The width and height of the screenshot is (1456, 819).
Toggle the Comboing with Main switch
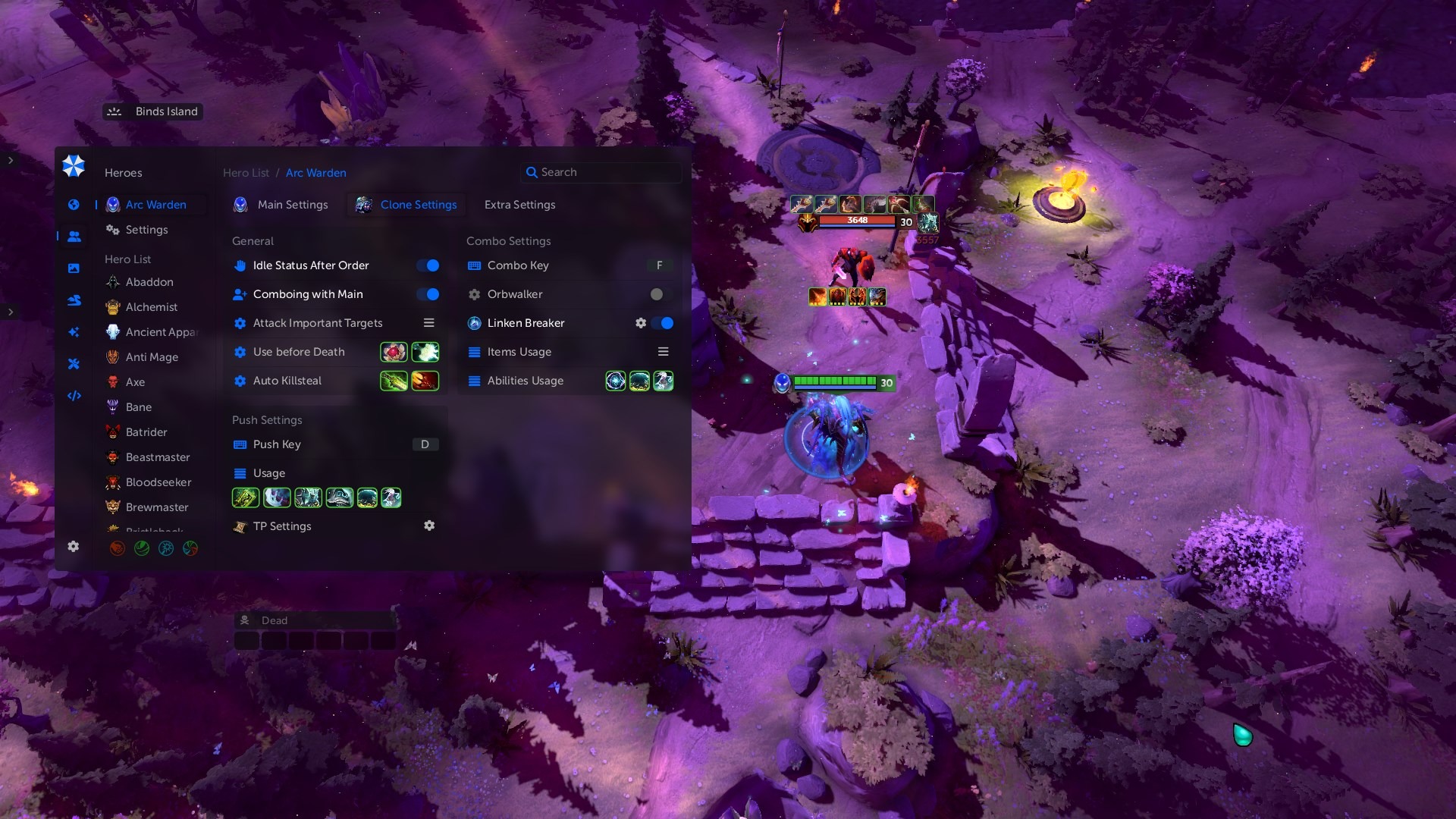point(428,294)
